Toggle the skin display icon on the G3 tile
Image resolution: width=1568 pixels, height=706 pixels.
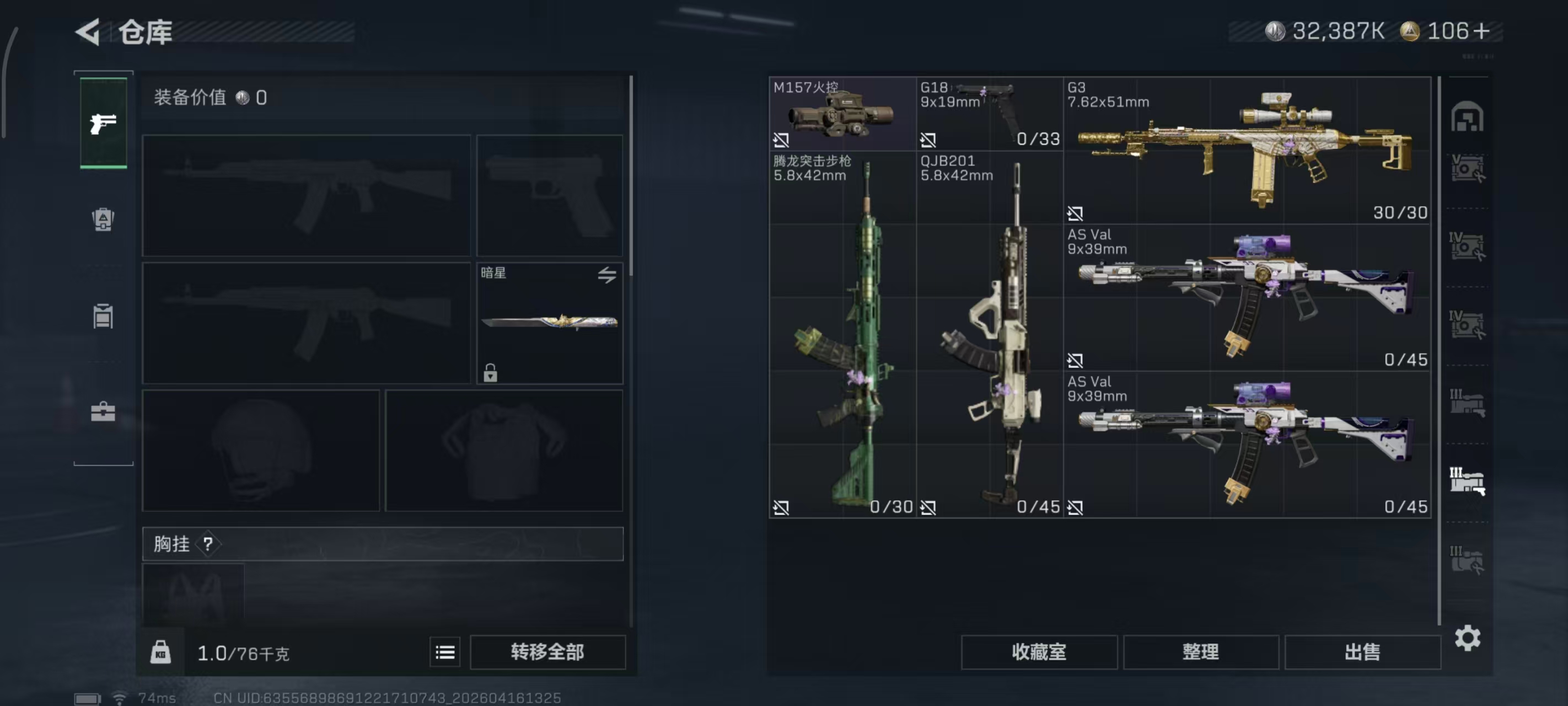pyautogui.click(x=1076, y=214)
